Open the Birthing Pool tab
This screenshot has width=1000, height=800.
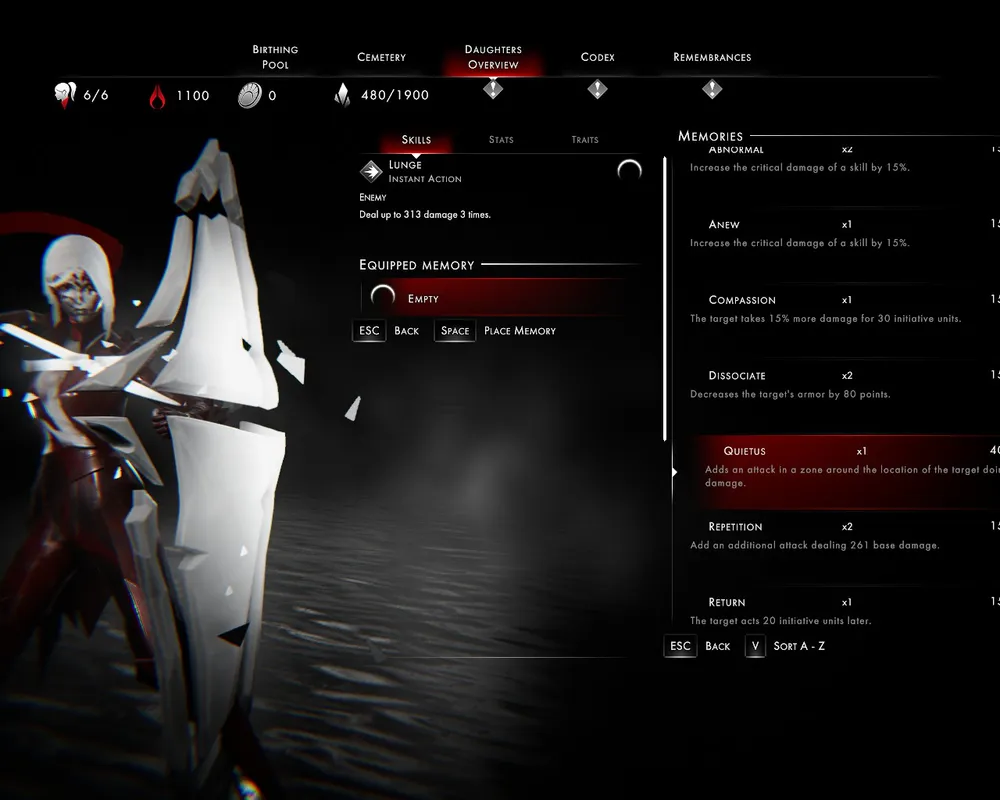pos(275,57)
